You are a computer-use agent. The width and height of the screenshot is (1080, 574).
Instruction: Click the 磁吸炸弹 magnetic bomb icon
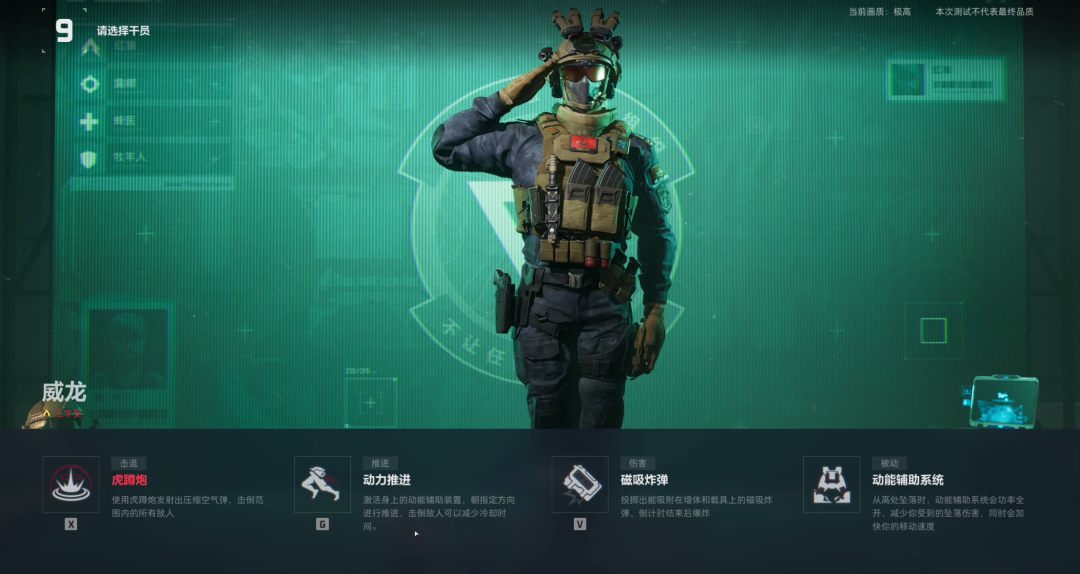tap(580, 485)
